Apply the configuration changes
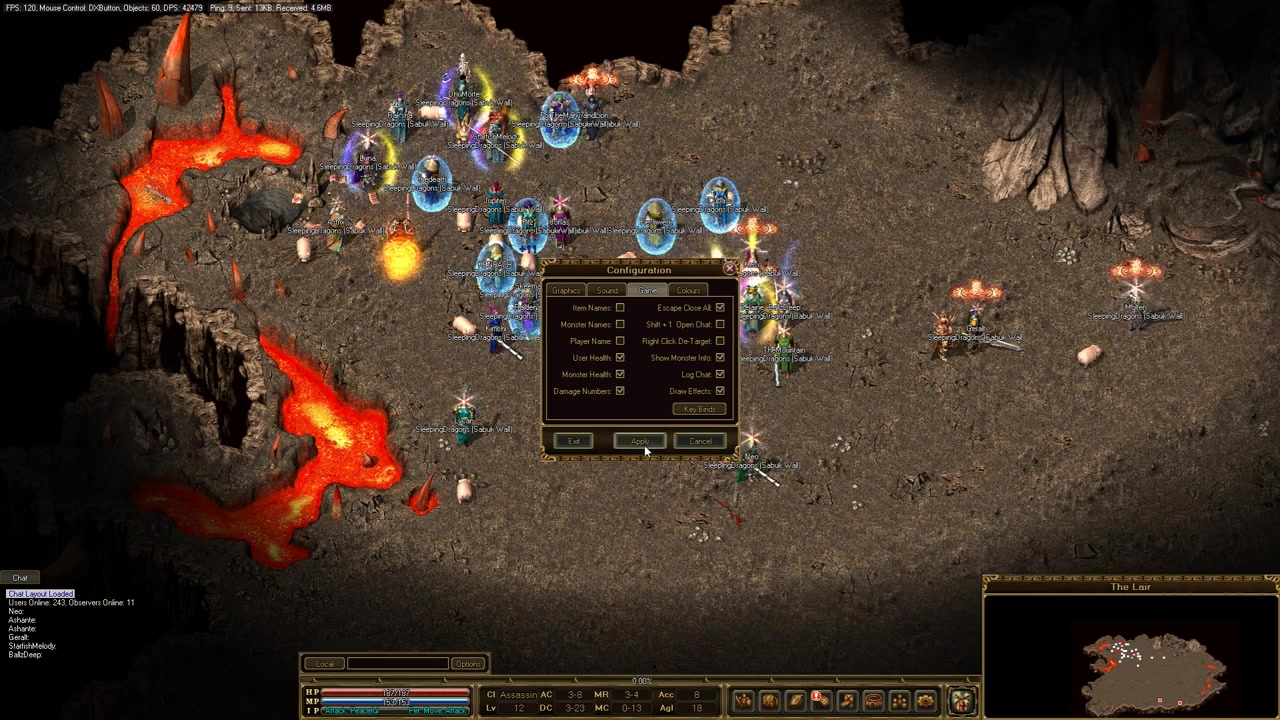 click(639, 441)
